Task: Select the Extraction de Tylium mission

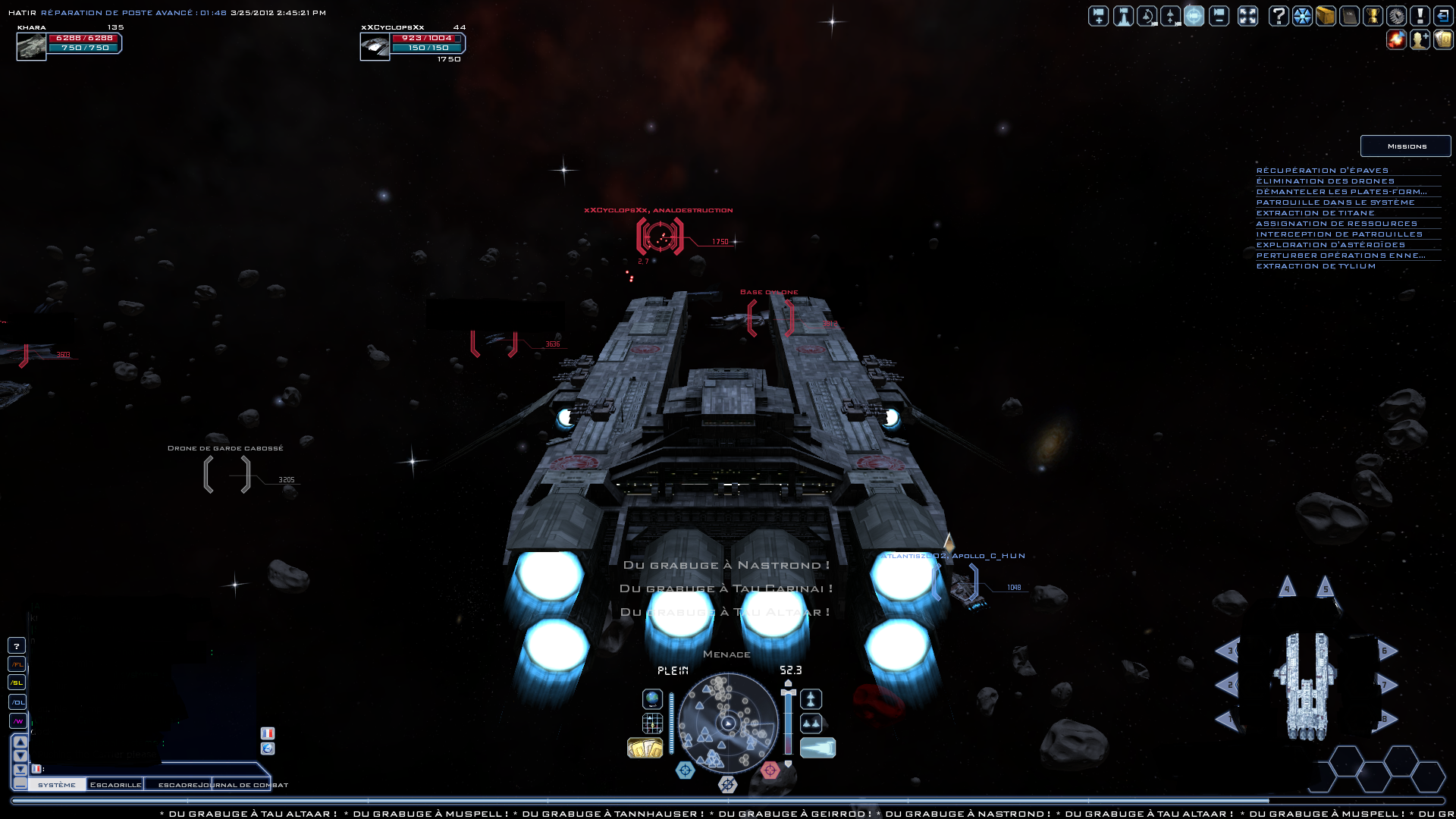Action: [x=1316, y=266]
